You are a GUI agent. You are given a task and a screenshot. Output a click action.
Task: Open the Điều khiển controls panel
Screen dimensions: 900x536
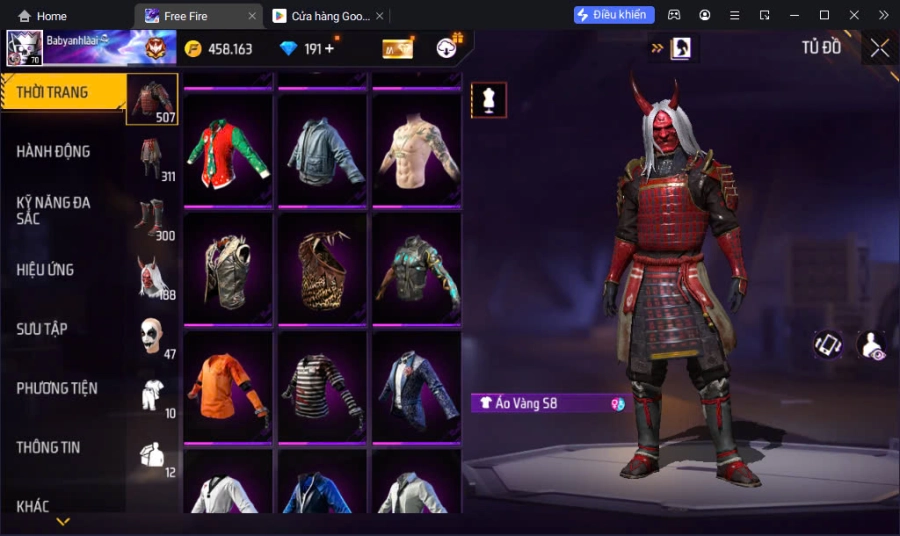coord(614,15)
